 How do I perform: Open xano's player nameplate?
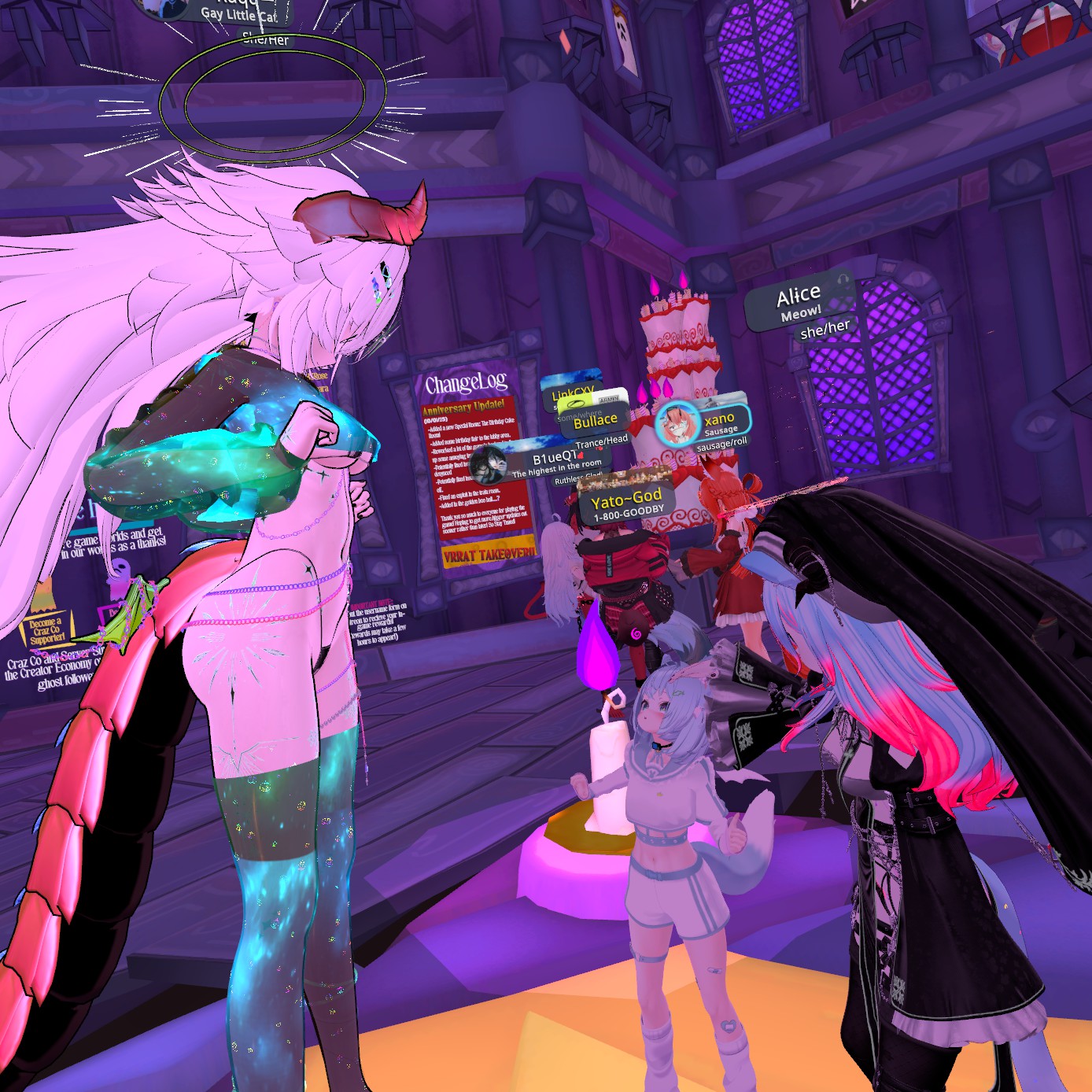[719, 422]
